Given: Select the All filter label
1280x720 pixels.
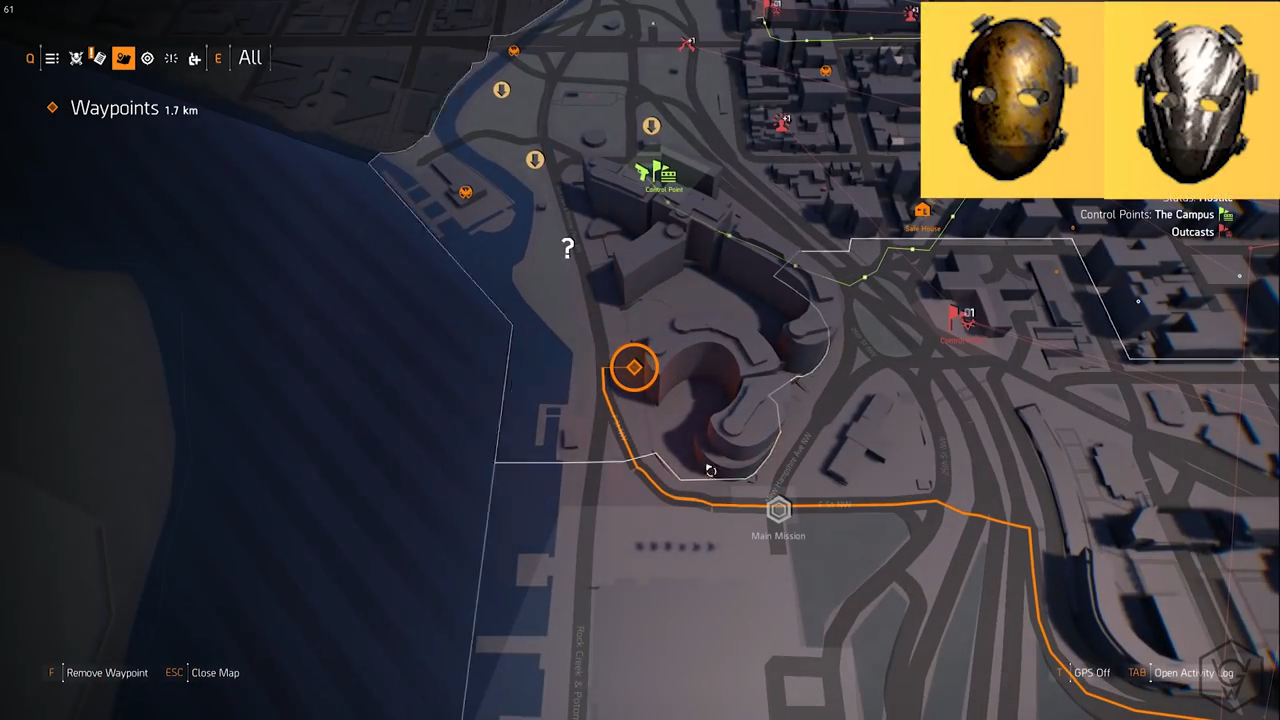Looking at the screenshot, I should point(250,58).
